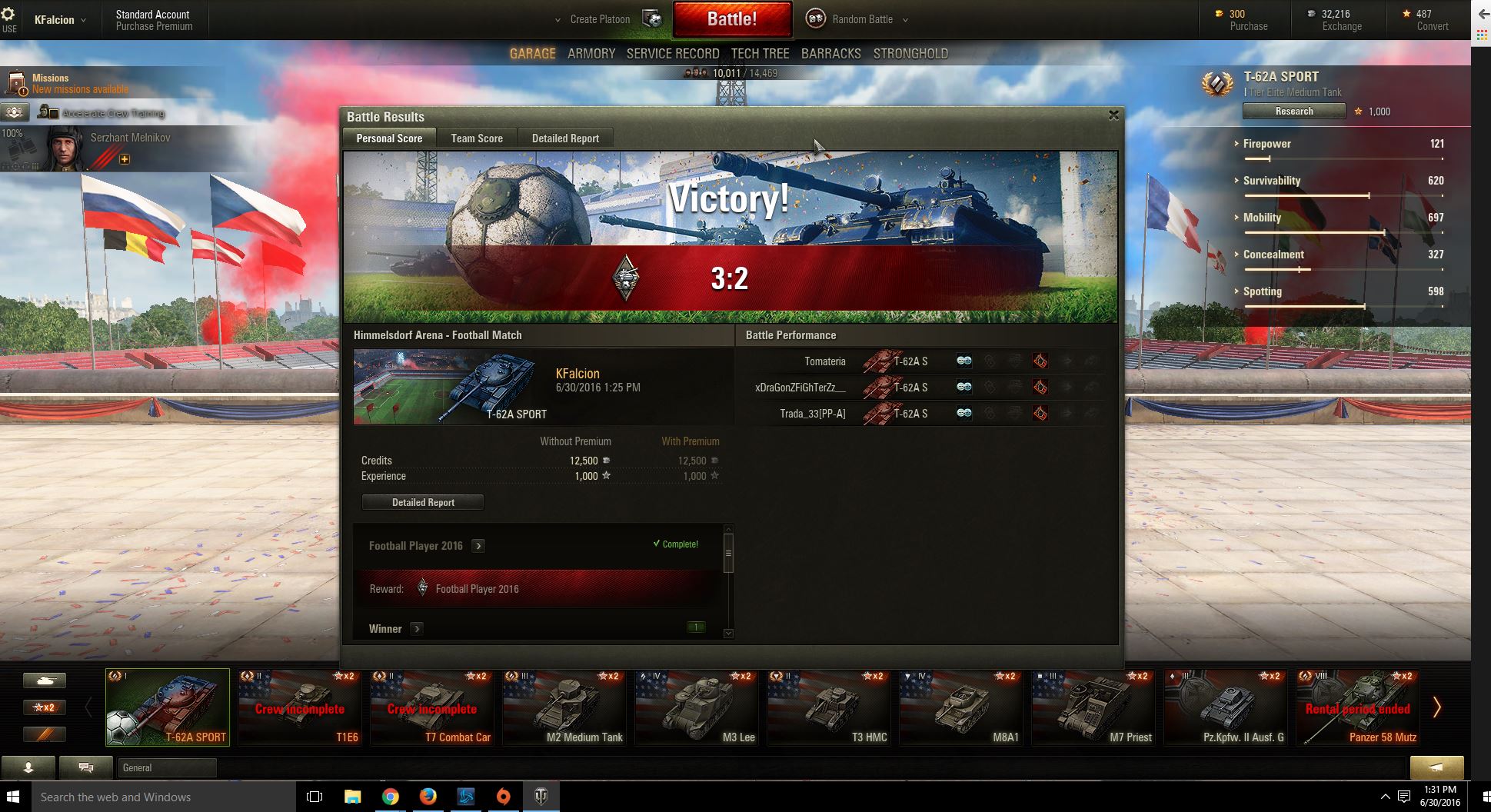Screen dimensions: 1491x812
Task: Show next tanks with the carousel right arrow
Action: (x=1436, y=707)
